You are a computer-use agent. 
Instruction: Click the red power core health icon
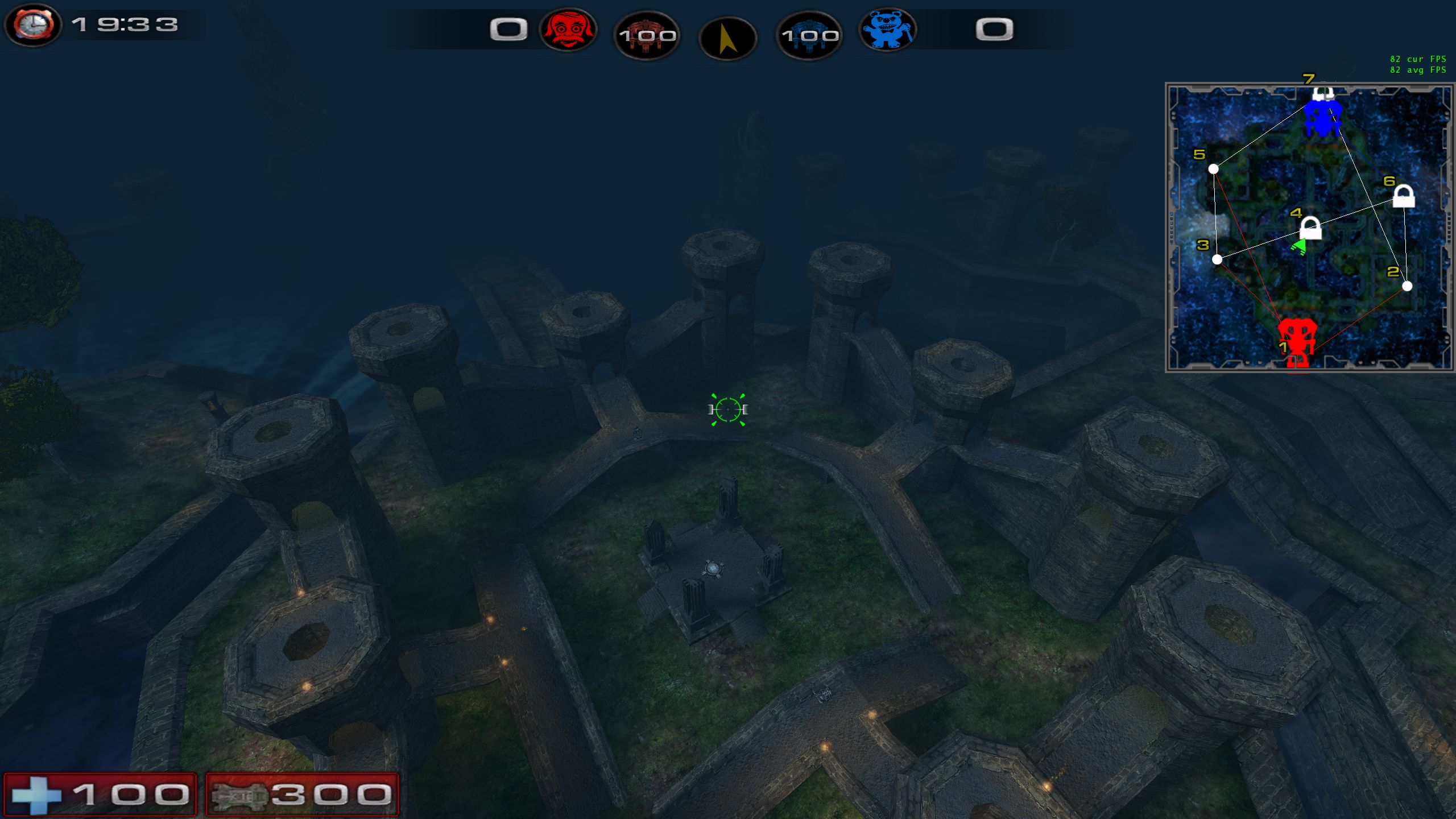pos(647,36)
